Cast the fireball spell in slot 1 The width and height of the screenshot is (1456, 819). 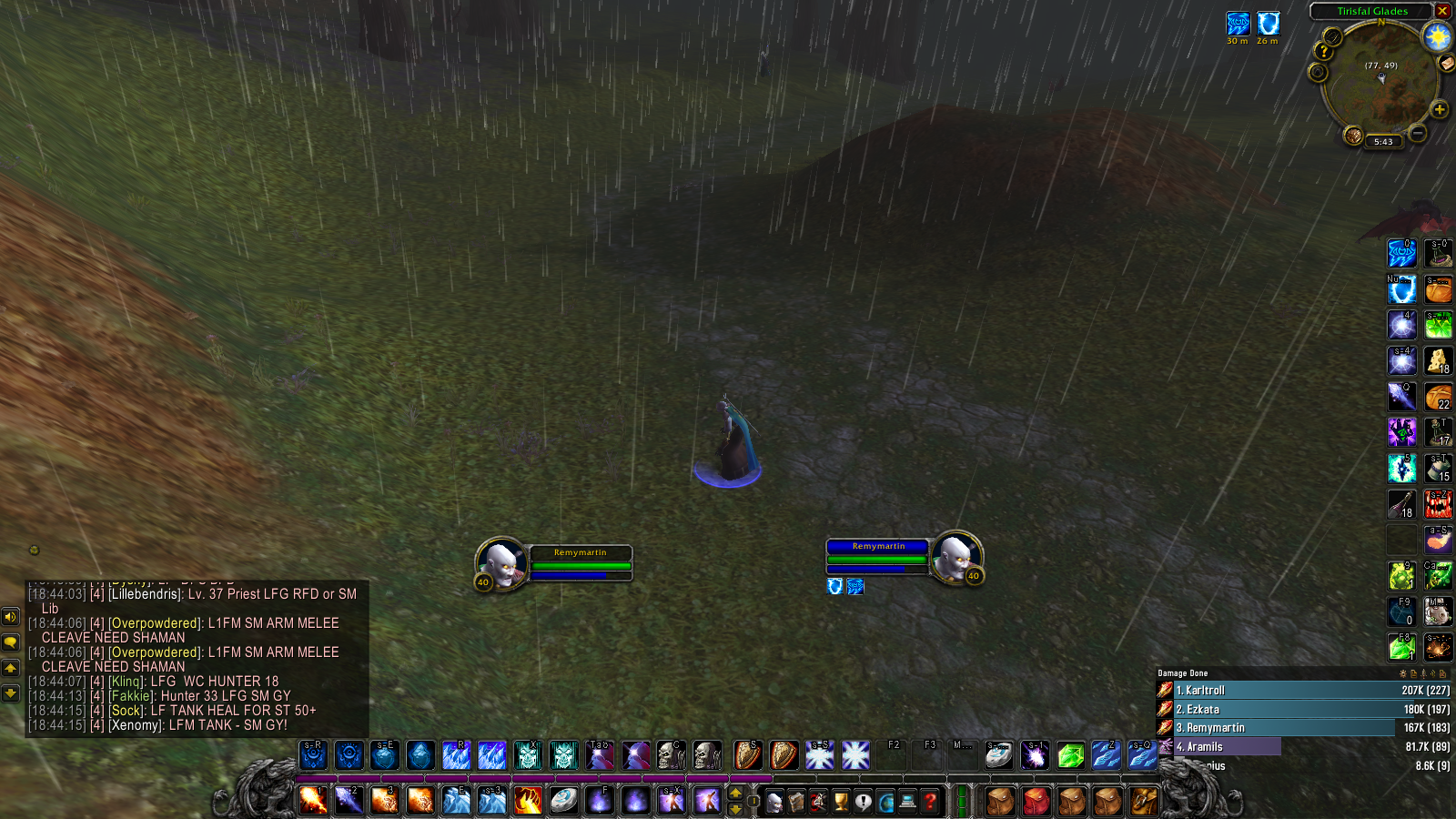pos(313,801)
